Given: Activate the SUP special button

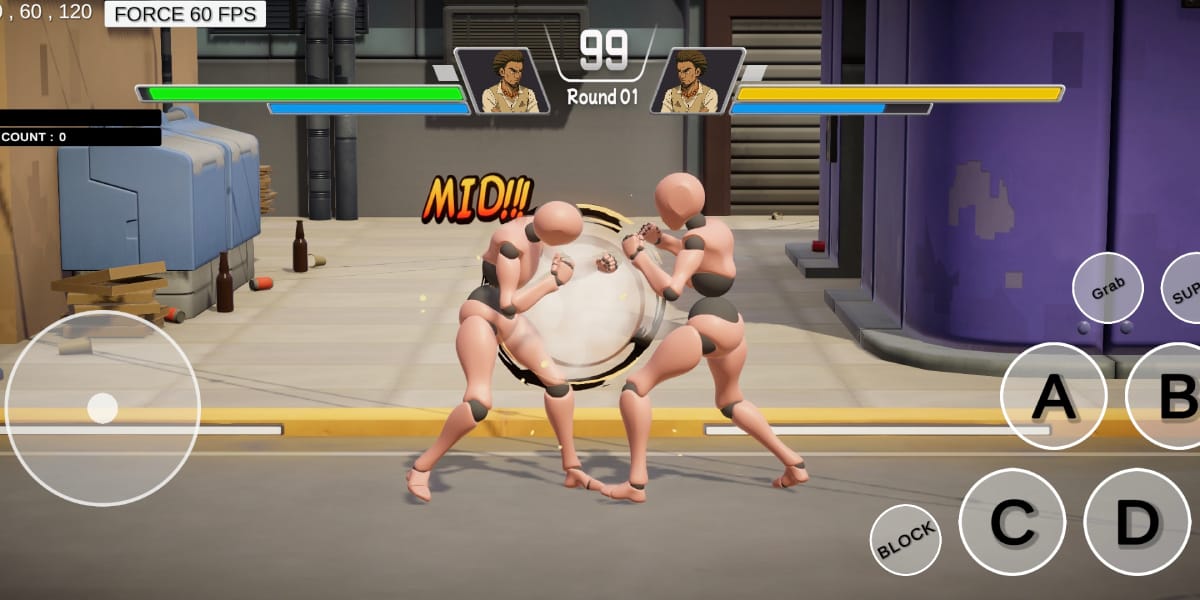Looking at the screenshot, I should point(1184,288).
